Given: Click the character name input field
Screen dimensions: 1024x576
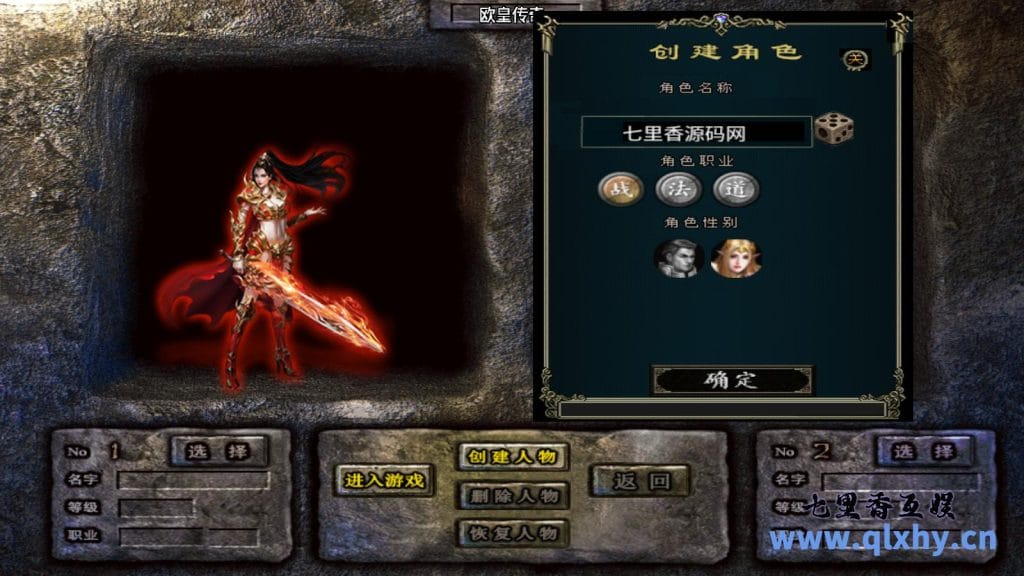Looking at the screenshot, I should pos(697,132).
